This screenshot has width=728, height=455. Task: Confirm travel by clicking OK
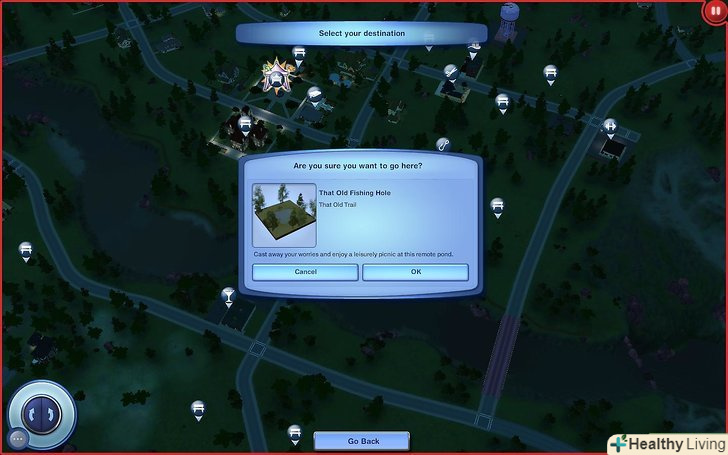(415, 272)
